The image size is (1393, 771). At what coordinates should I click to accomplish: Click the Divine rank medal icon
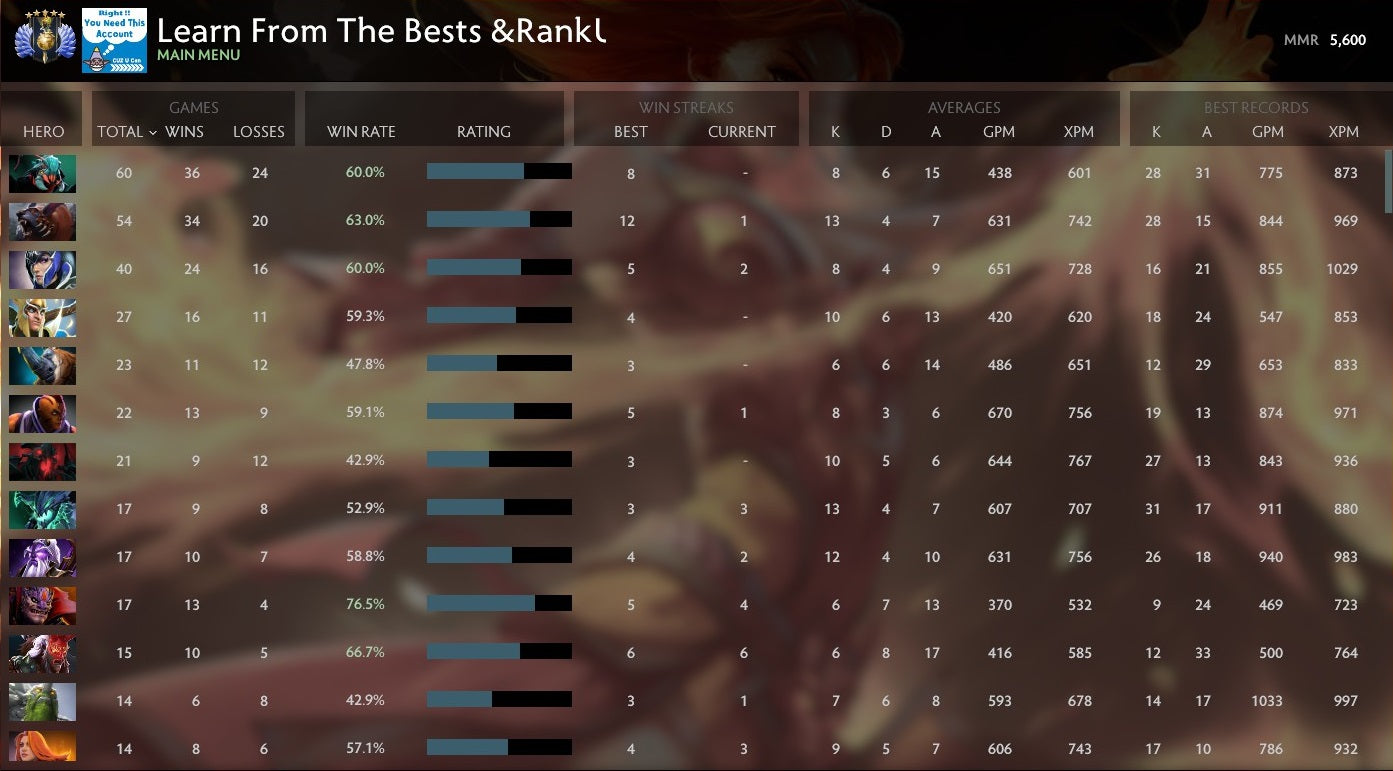click(x=42, y=40)
